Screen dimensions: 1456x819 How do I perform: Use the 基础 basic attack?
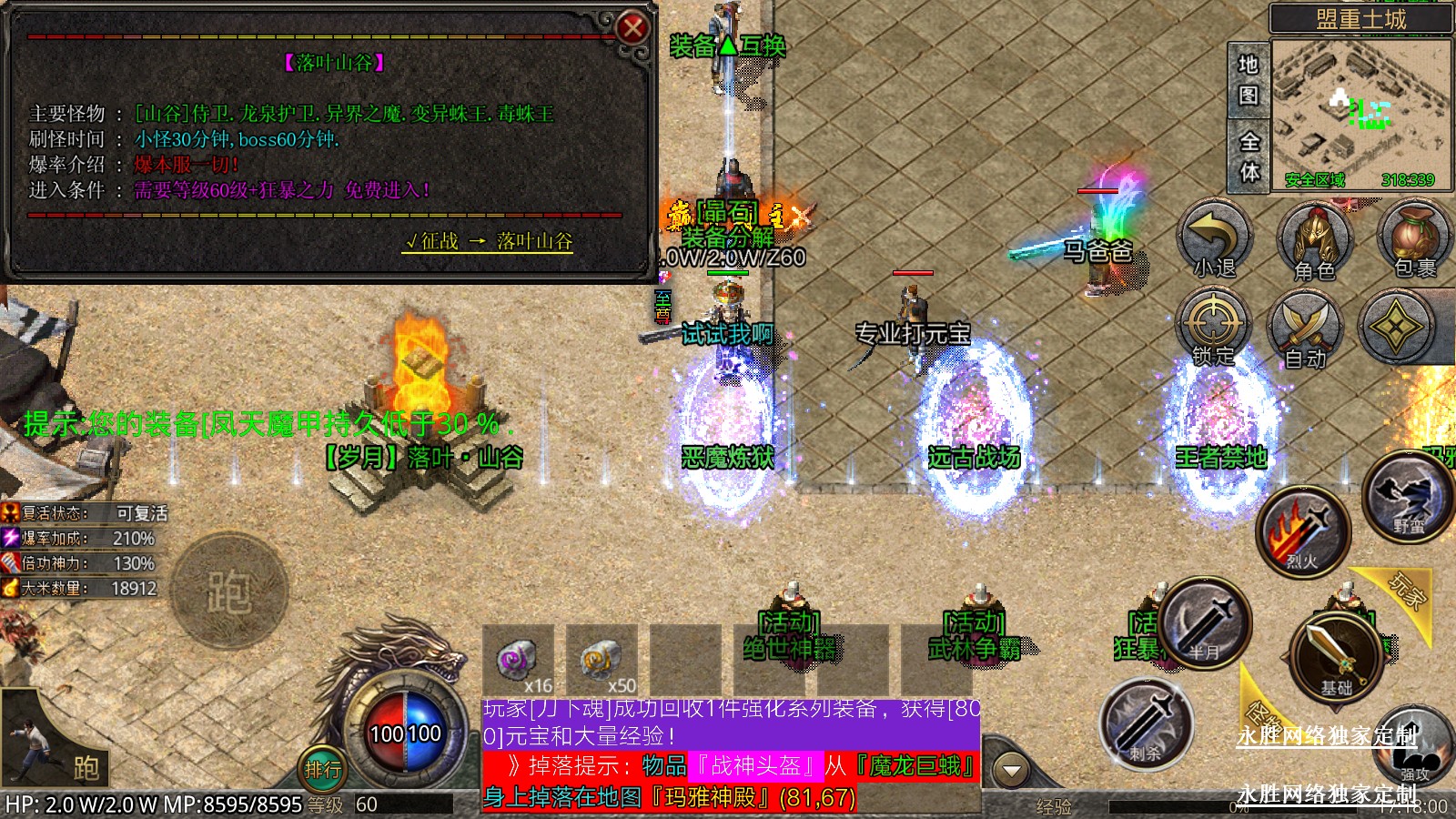tap(1336, 657)
